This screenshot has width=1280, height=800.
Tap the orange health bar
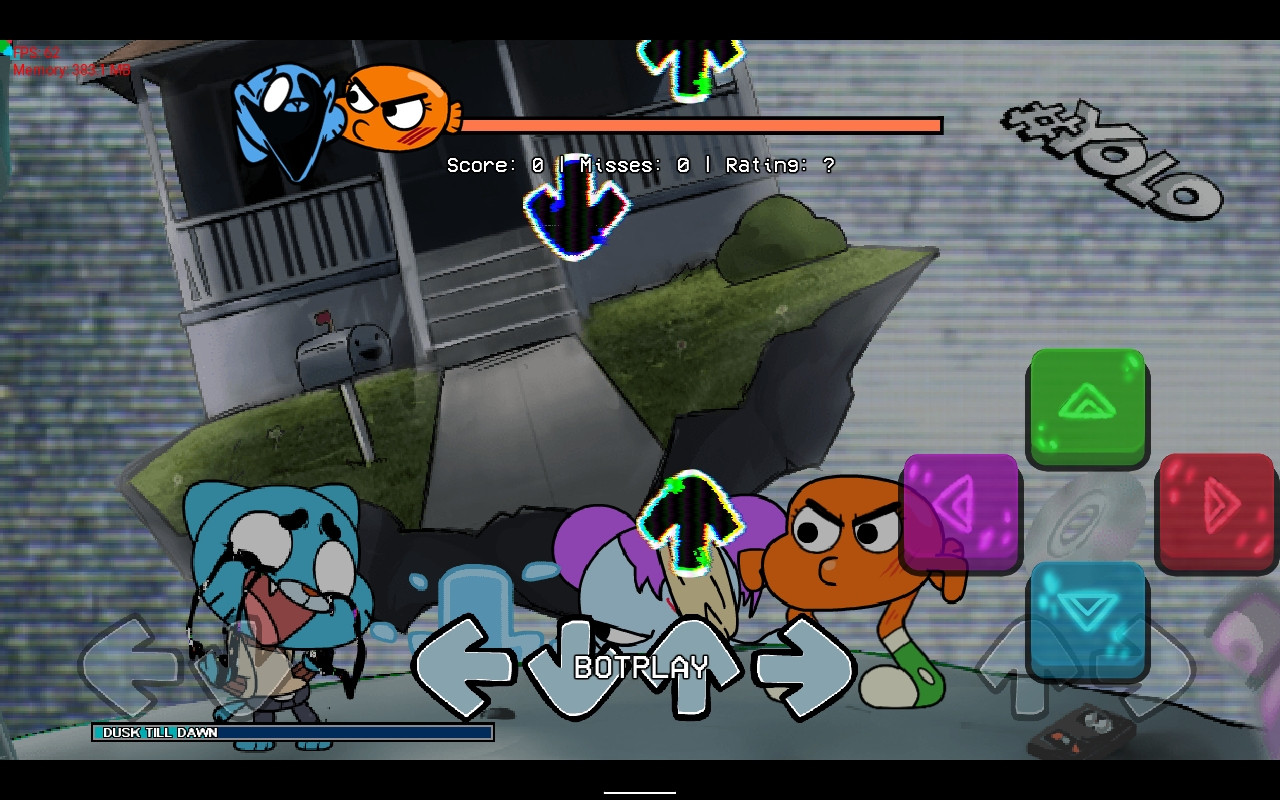pos(700,125)
